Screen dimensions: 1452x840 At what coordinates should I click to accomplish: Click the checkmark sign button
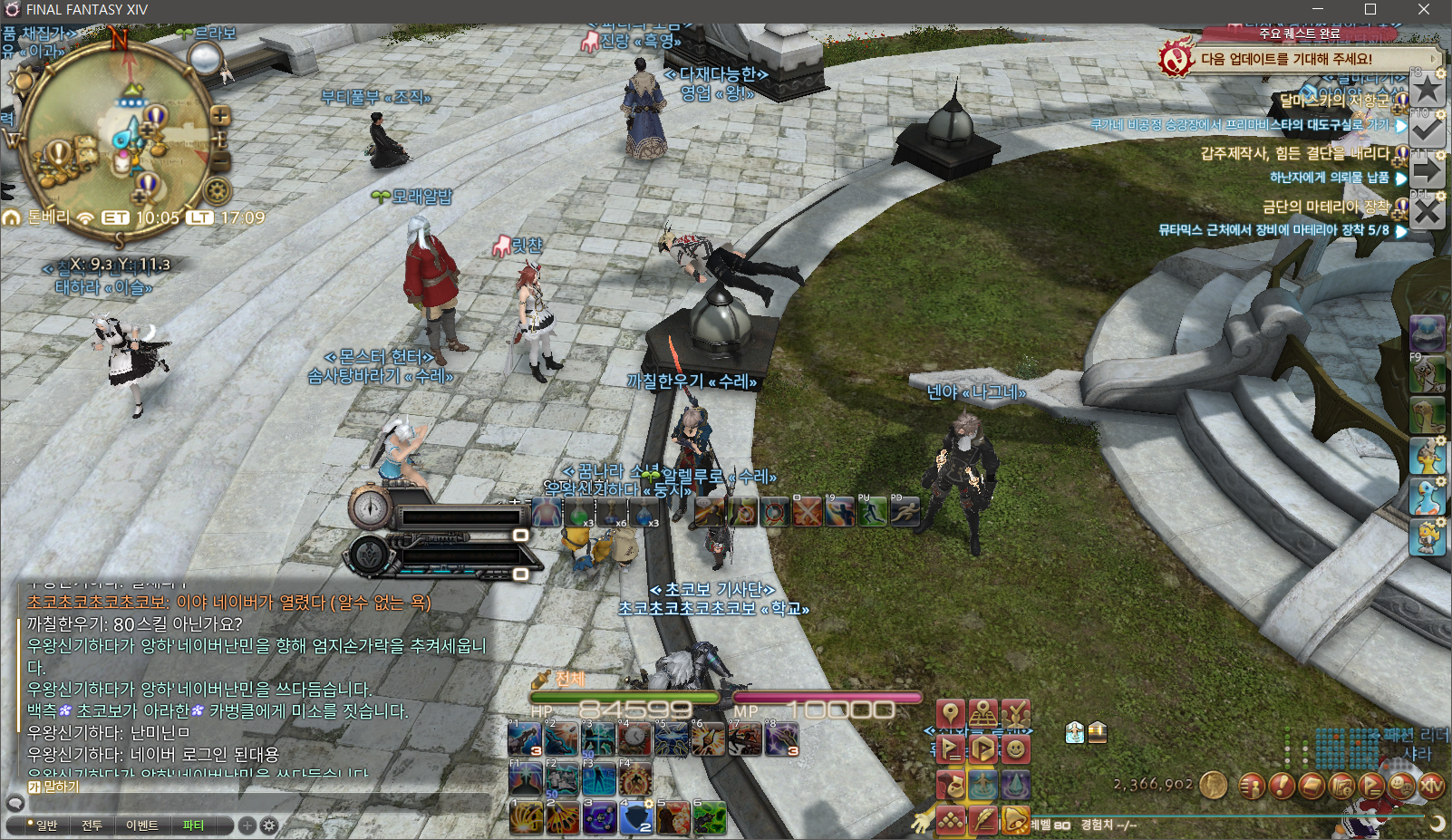[1428, 130]
